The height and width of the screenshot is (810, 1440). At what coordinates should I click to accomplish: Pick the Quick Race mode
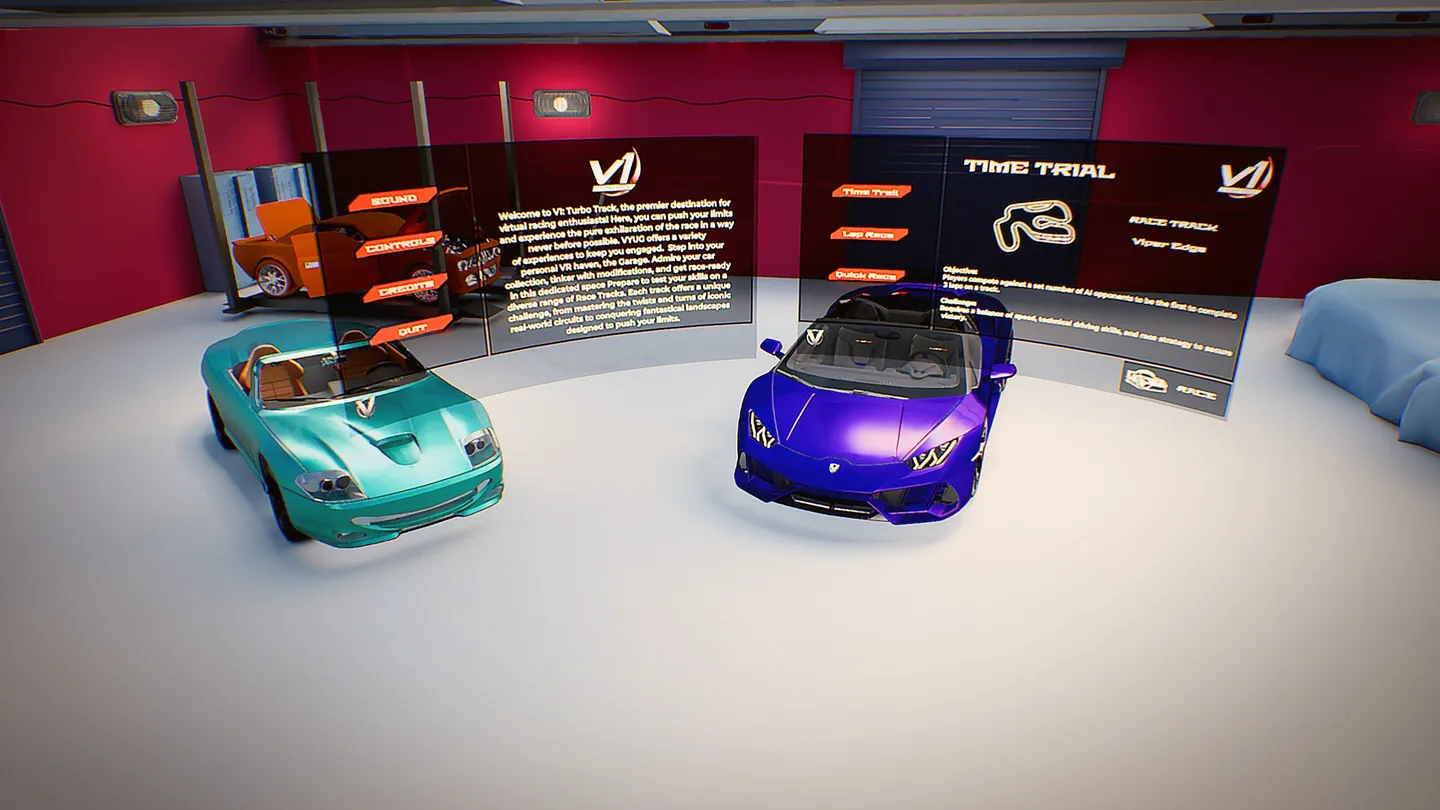[867, 275]
